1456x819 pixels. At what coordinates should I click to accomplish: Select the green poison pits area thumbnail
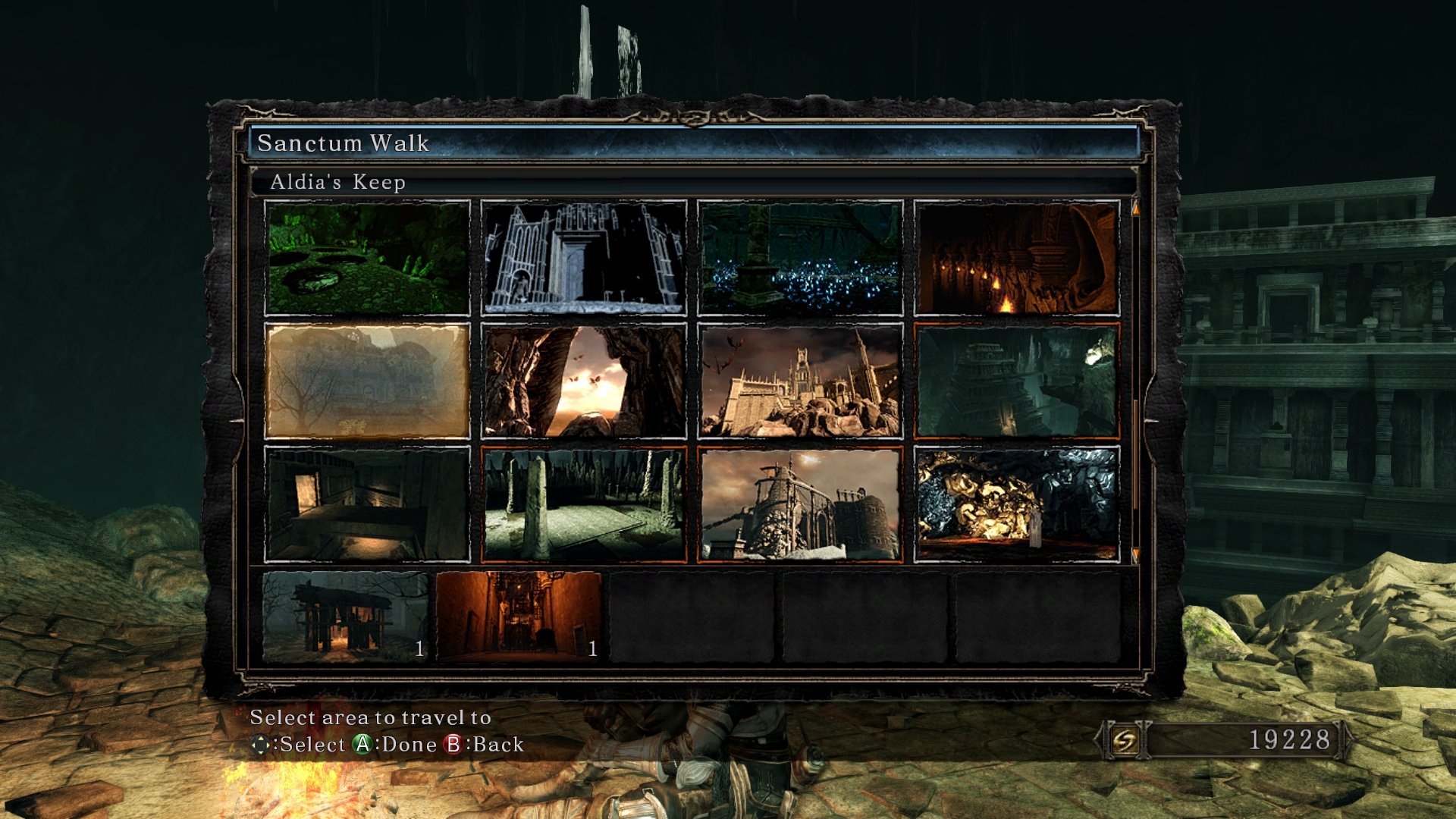[367, 258]
